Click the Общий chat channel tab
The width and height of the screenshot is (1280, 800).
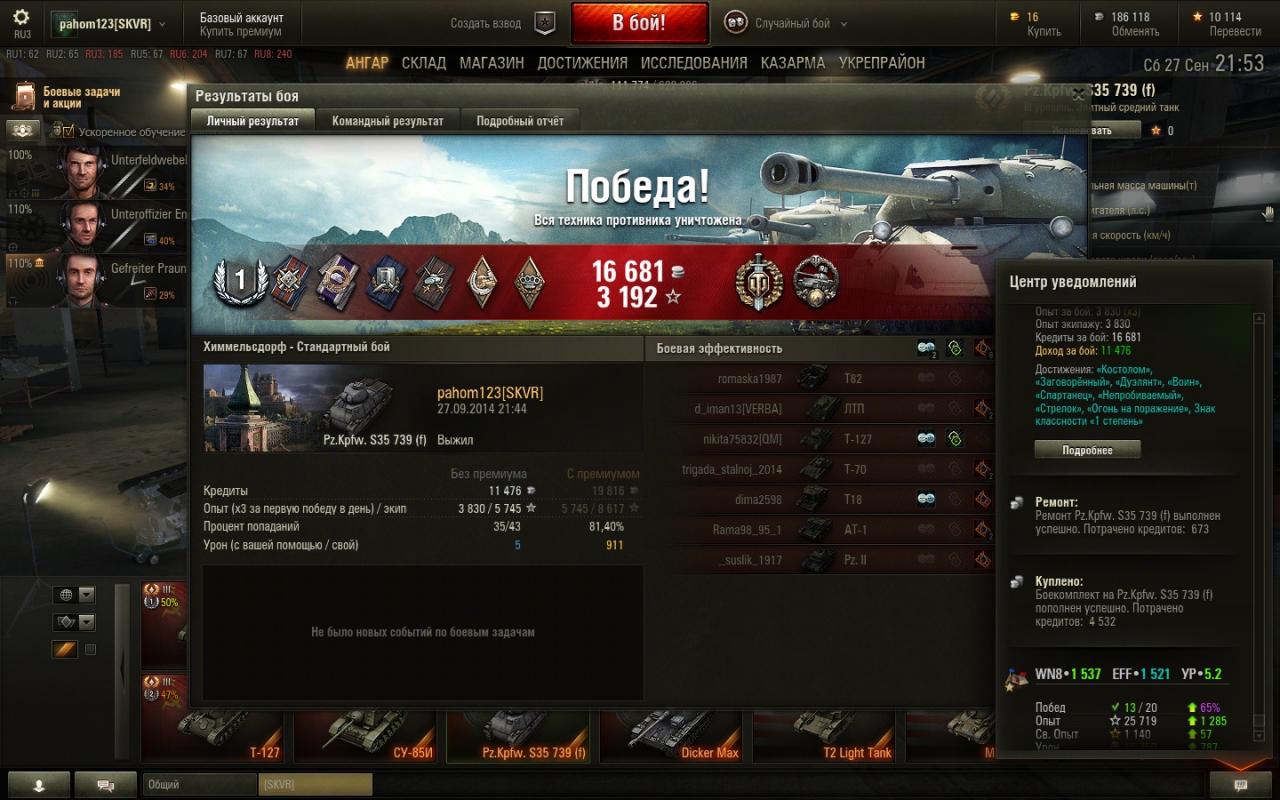199,785
